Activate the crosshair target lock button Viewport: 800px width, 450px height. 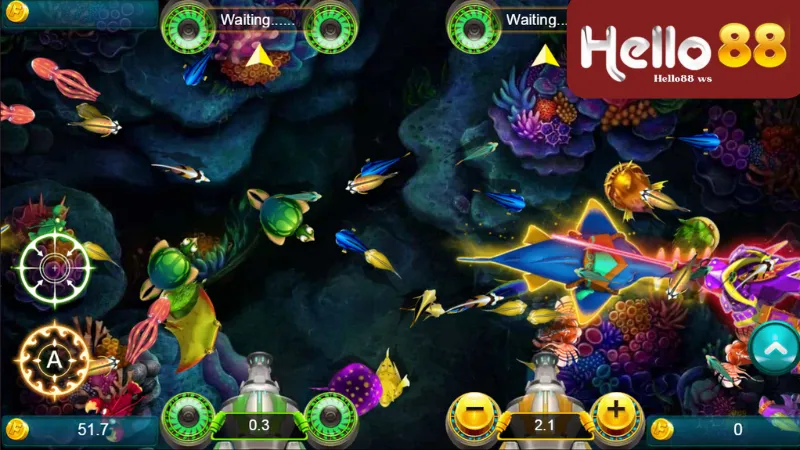point(54,267)
